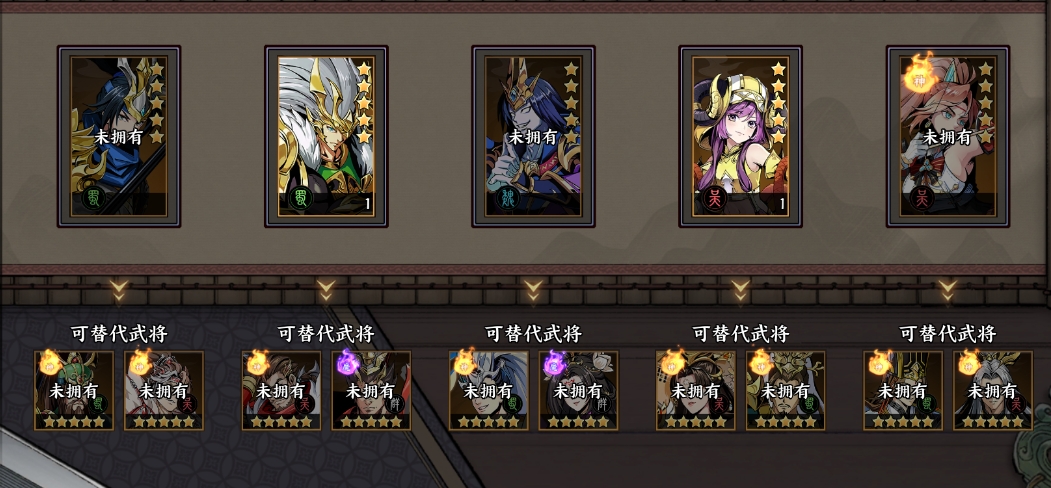The width and height of the screenshot is (1051, 488).
Task: Choose the golden dragon-helmet Shu substitute hero
Action: (785, 390)
